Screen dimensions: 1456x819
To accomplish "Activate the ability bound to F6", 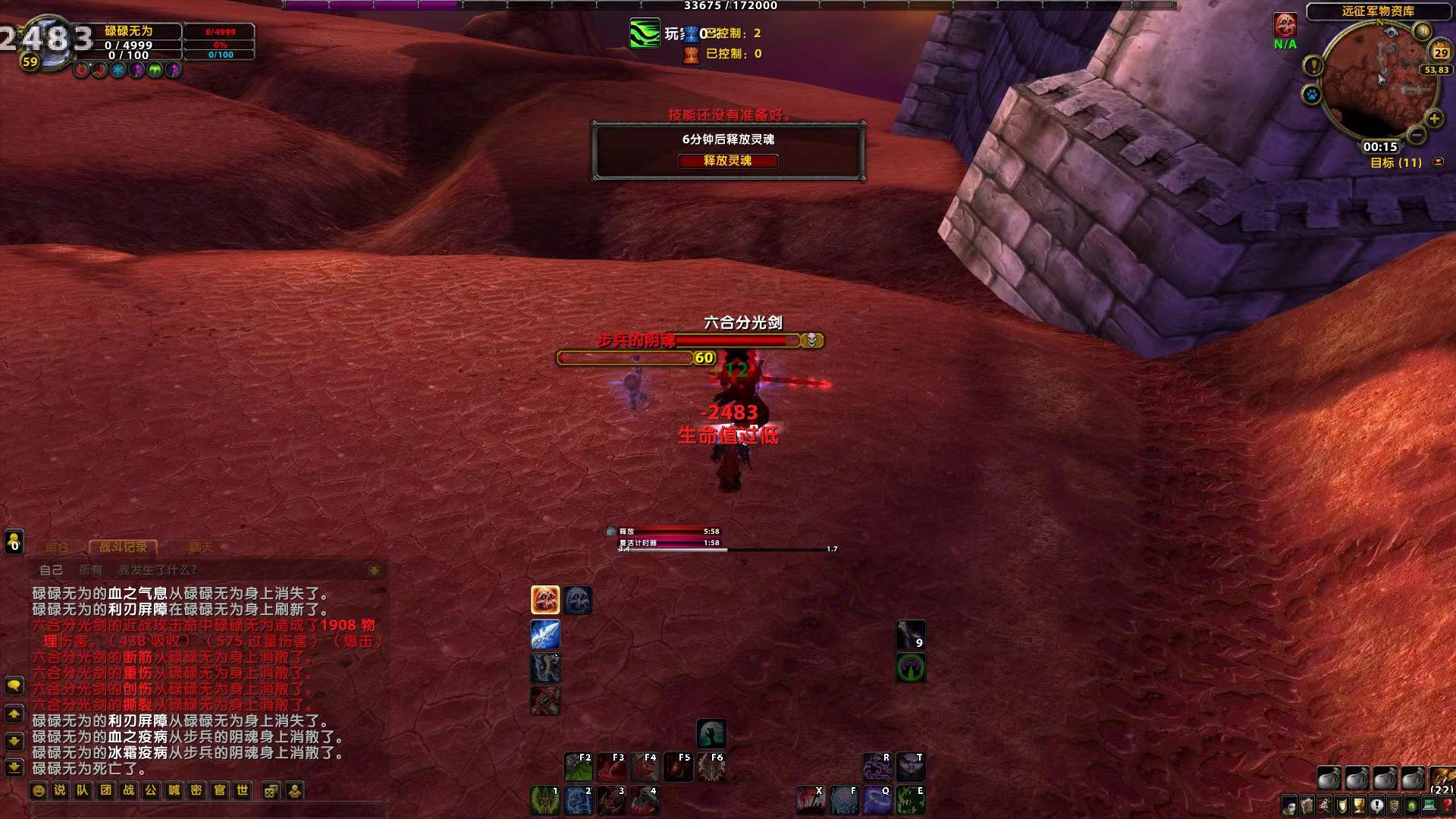I will click(711, 767).
